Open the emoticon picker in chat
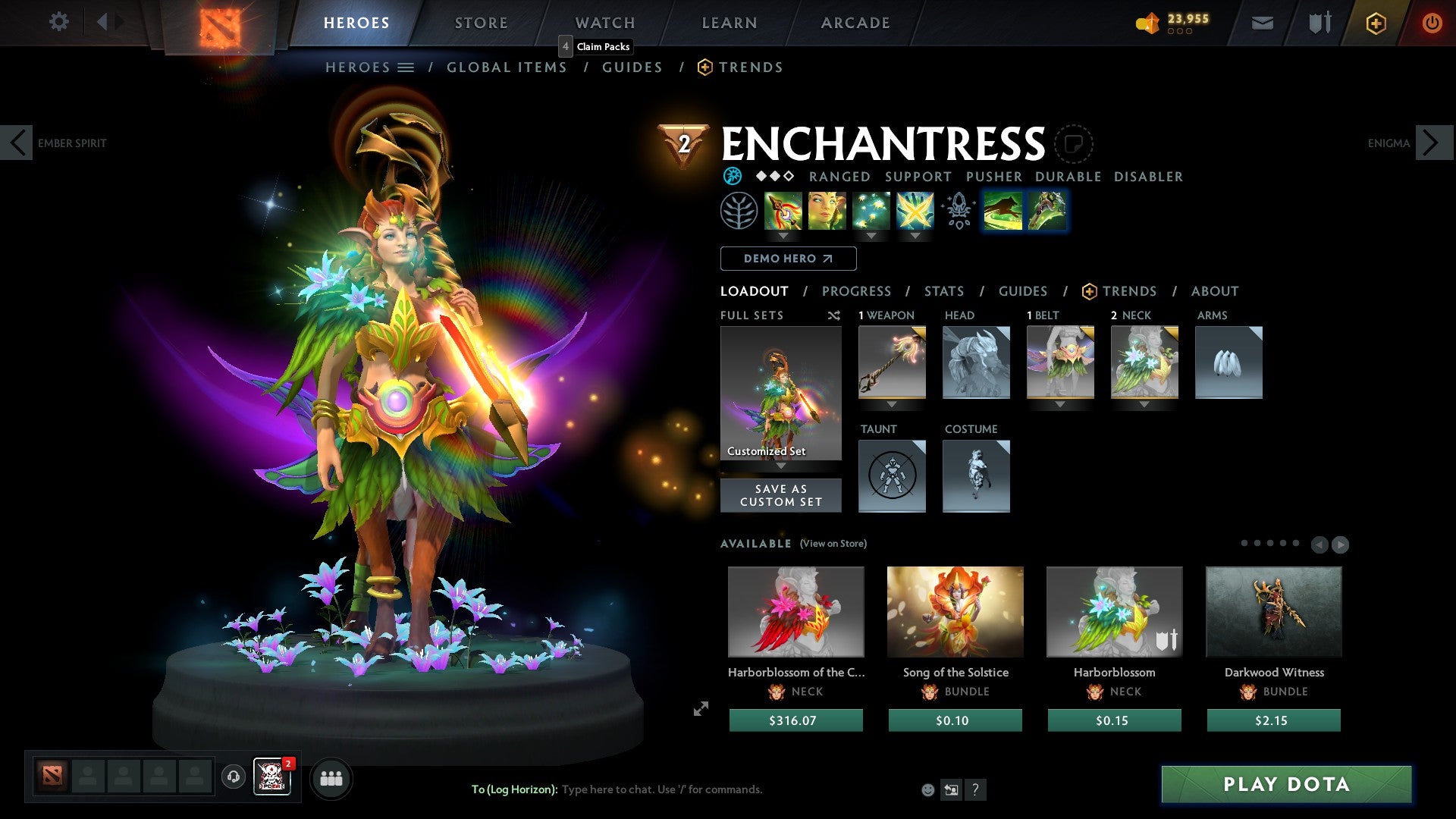This screenshot has width=1456, height=819. pyautogui.click(x=927, y=789)
